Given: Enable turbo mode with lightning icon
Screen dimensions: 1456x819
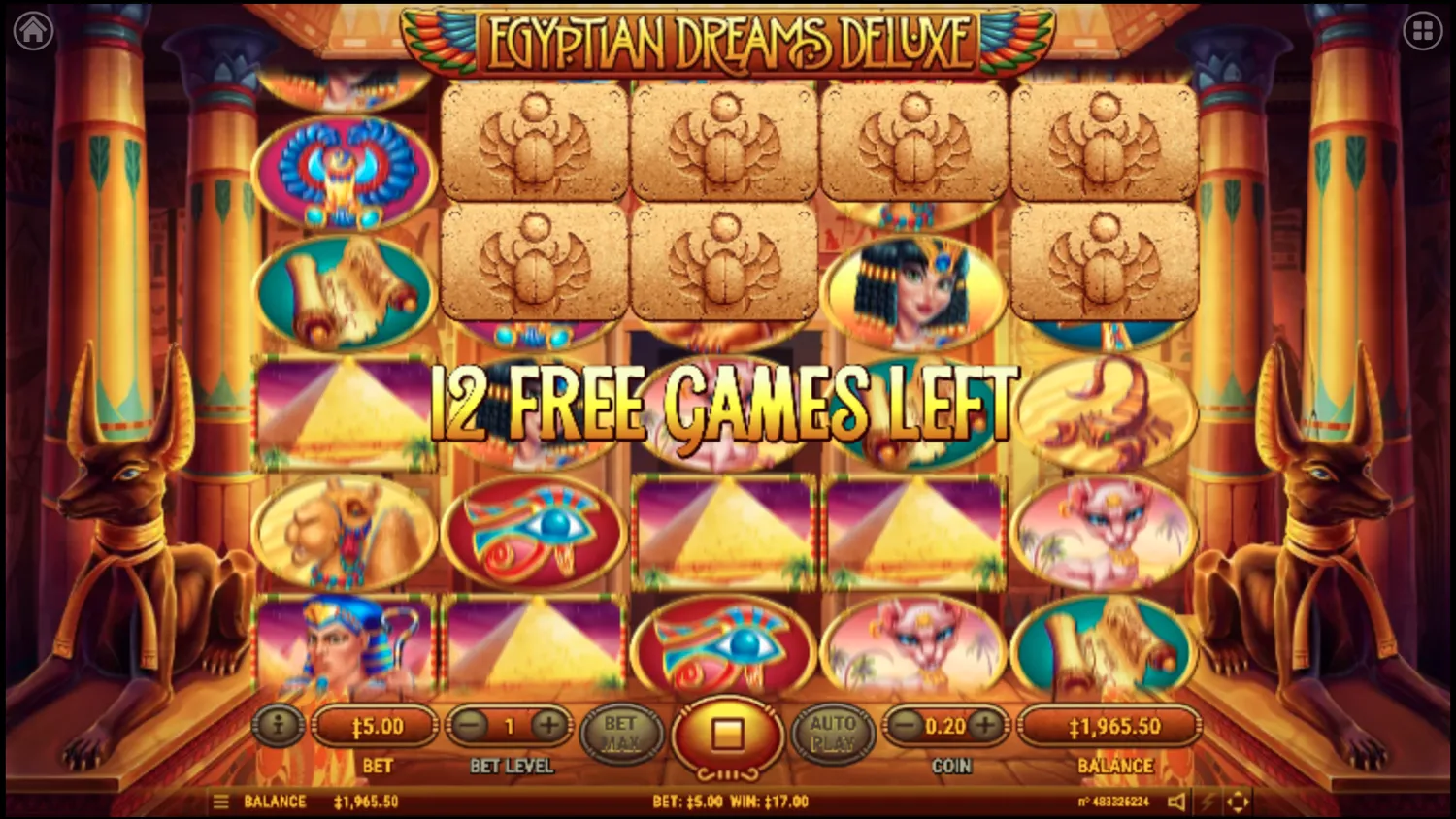Looking at the screenshot, I should [1207, 802].
